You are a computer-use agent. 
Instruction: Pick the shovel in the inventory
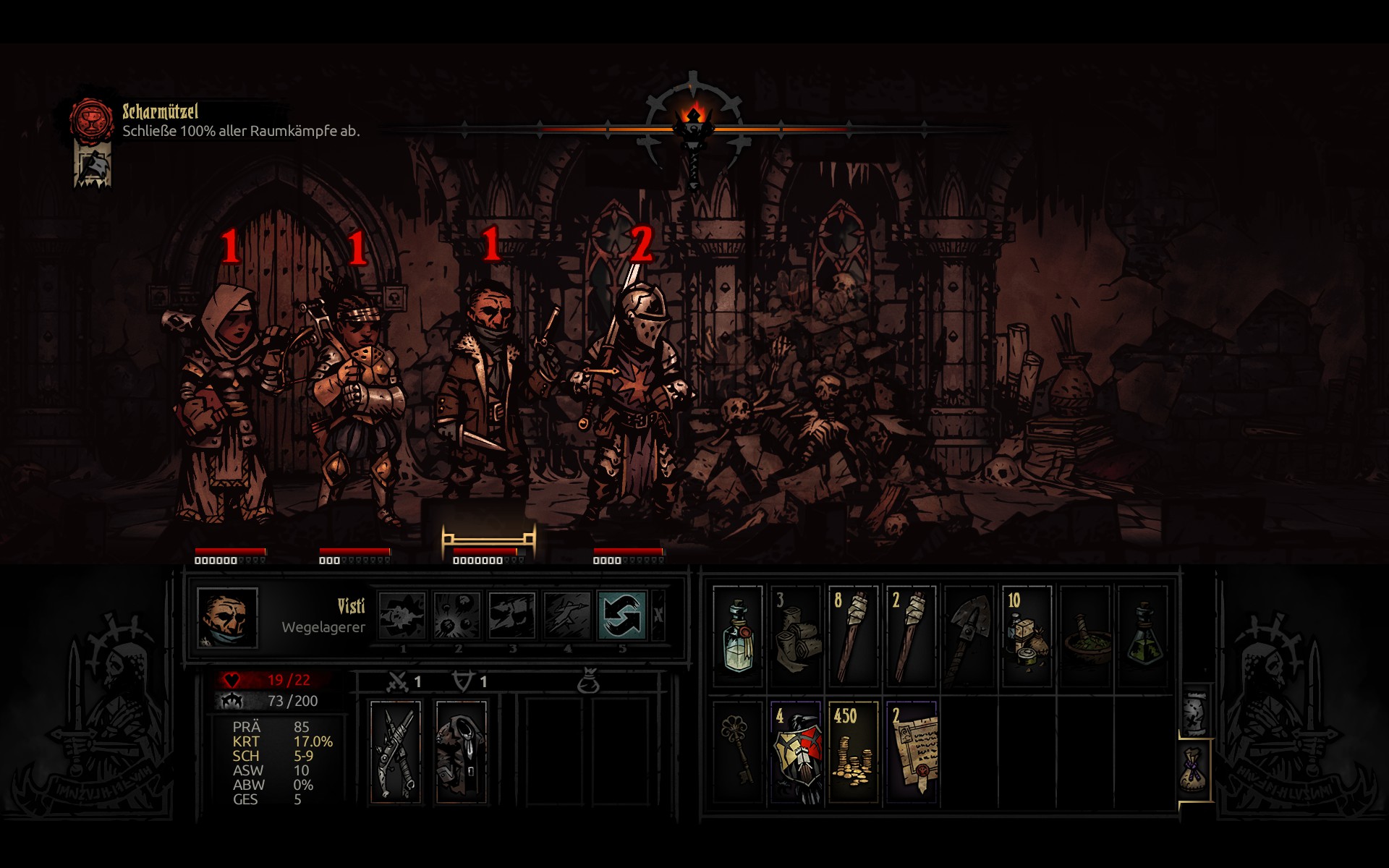coord(969,636)
